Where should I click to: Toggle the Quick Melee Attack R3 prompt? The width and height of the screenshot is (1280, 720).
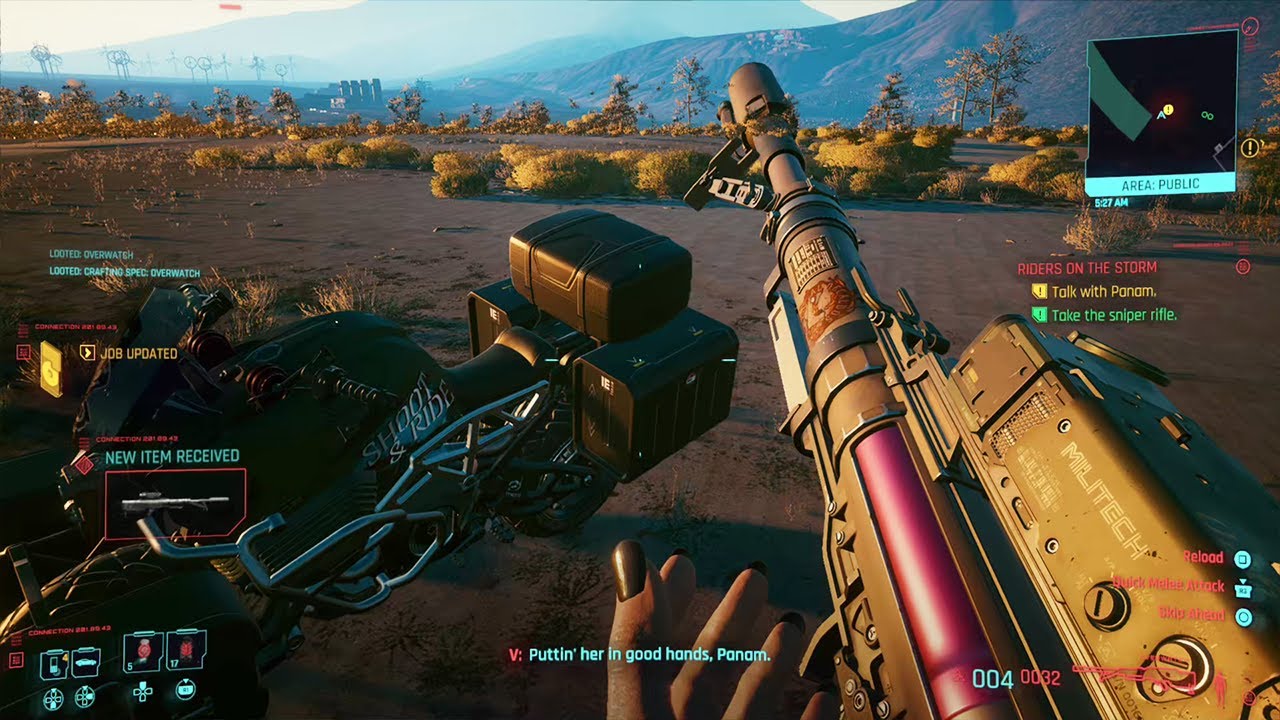click(x=1243, y=591)
